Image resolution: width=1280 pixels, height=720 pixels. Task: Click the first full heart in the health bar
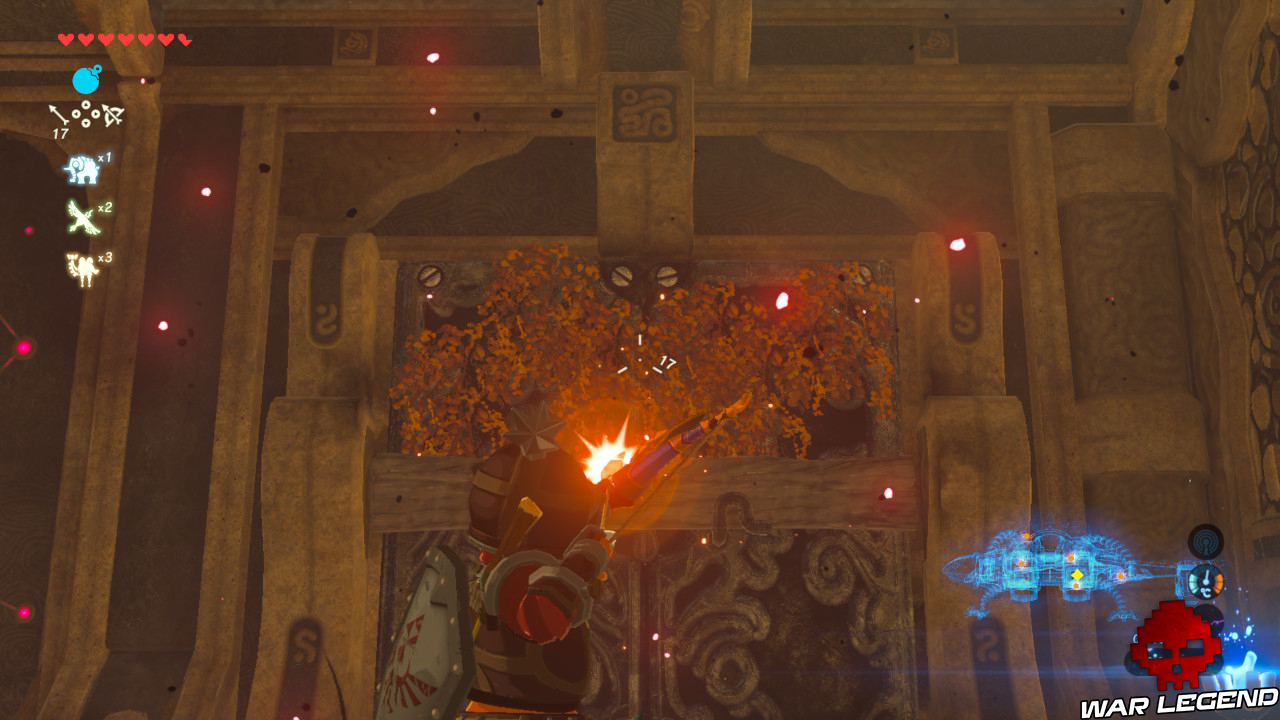coord(65,40)
